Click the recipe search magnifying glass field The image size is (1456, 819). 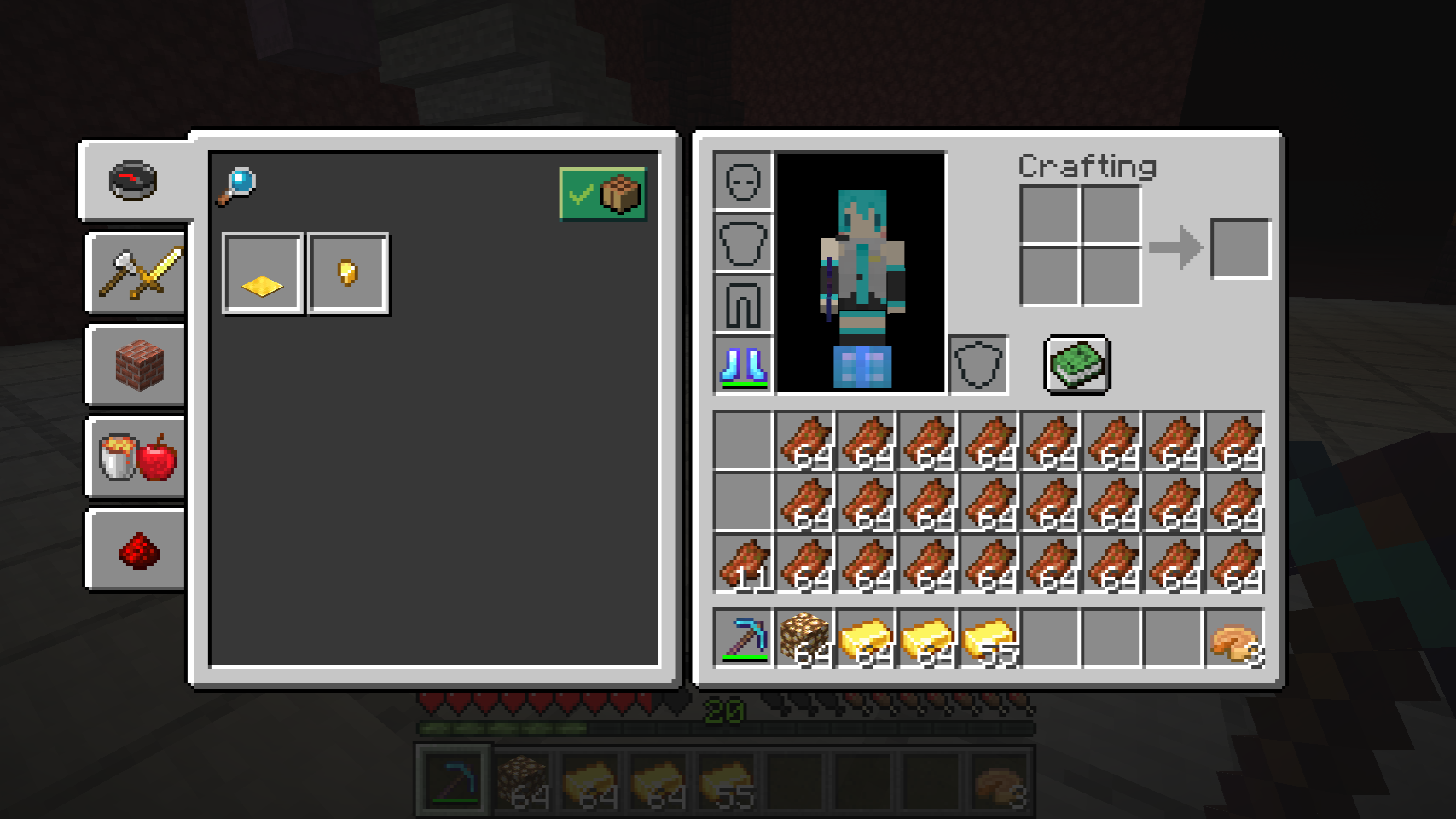[x=236, y=185]
